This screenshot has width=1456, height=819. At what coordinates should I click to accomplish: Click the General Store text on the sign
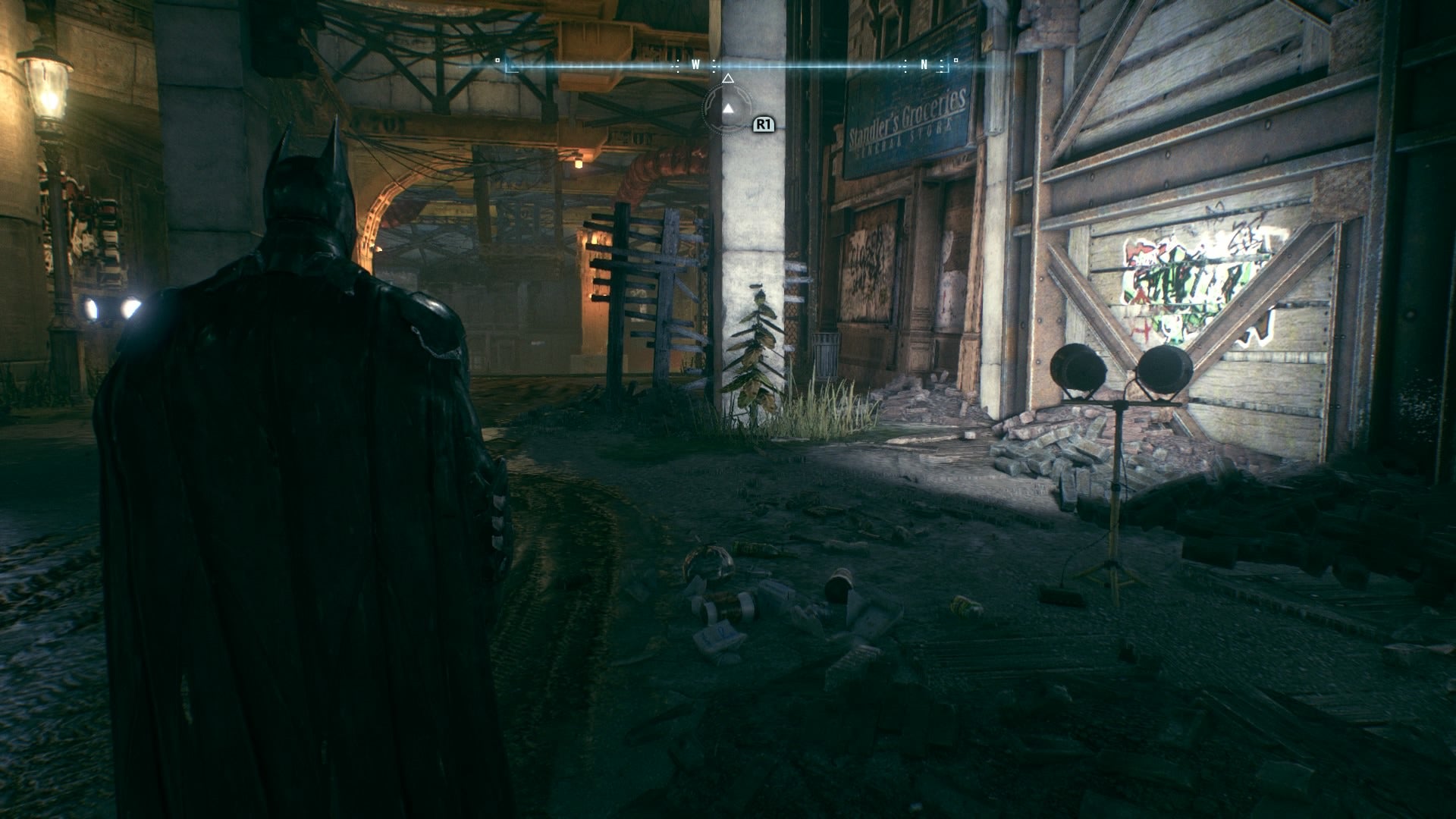906,139
